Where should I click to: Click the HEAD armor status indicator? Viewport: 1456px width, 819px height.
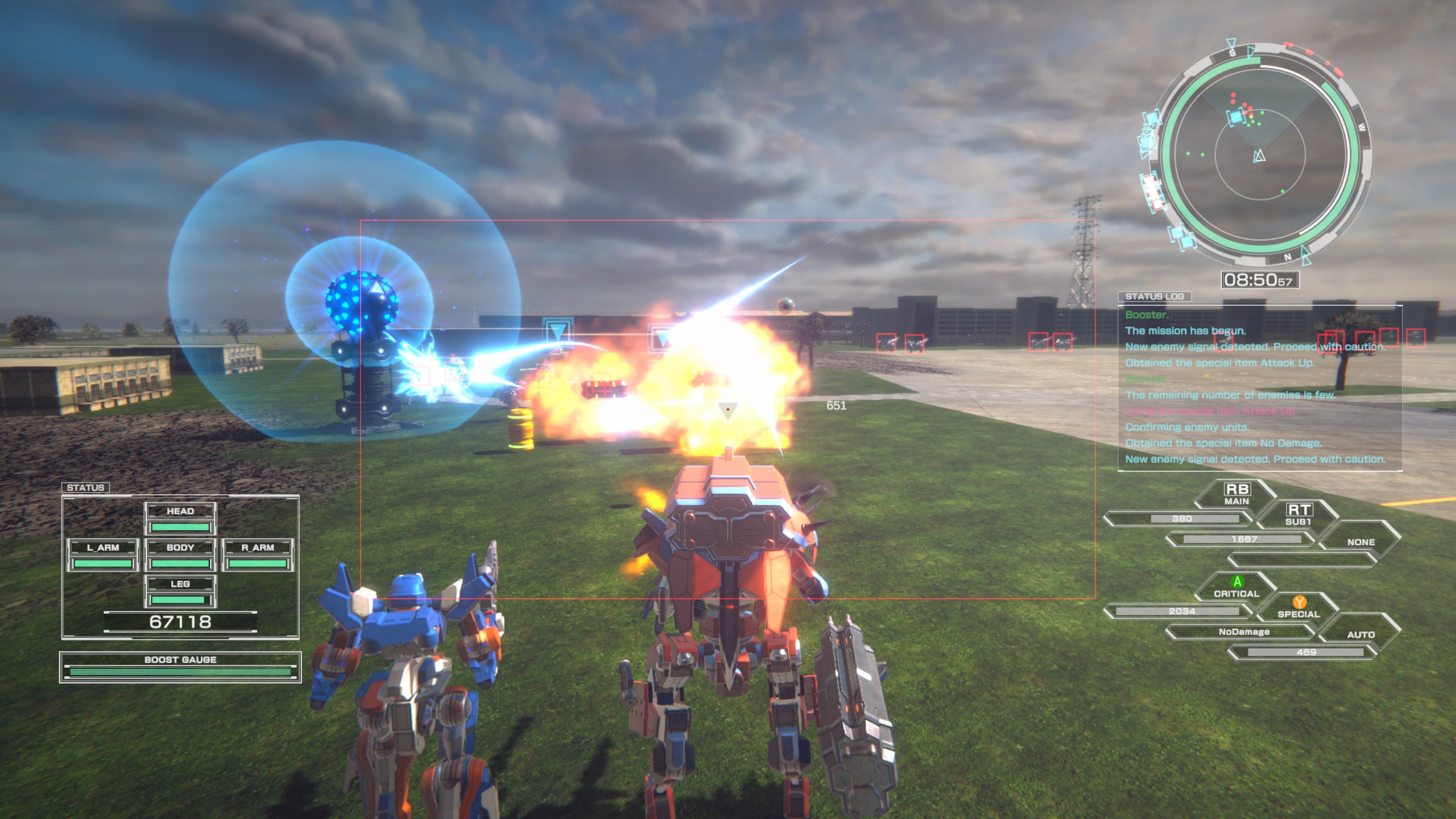coord(181,511)
